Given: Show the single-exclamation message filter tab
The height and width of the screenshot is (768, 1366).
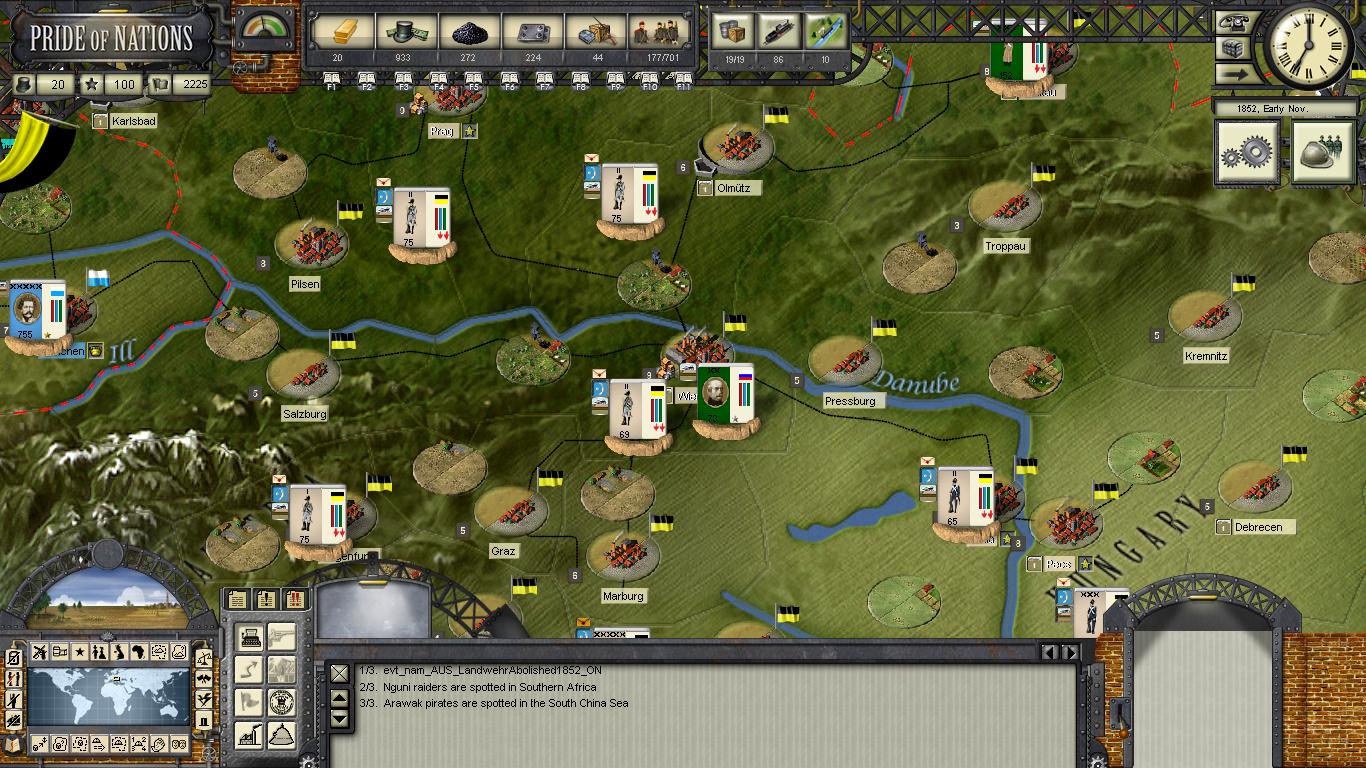Looking at the screenshot, I should click(x=266, y=600).
